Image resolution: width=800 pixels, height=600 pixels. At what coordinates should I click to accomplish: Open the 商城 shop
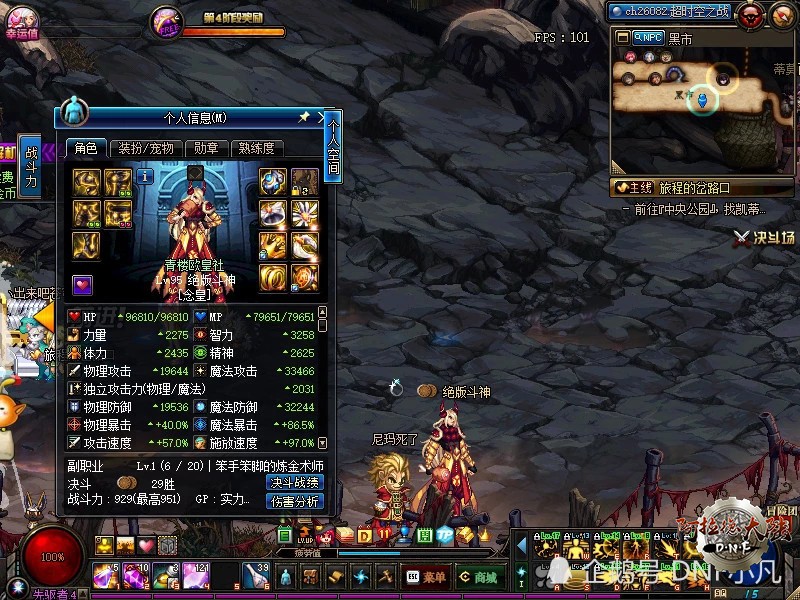pos(478,577)
